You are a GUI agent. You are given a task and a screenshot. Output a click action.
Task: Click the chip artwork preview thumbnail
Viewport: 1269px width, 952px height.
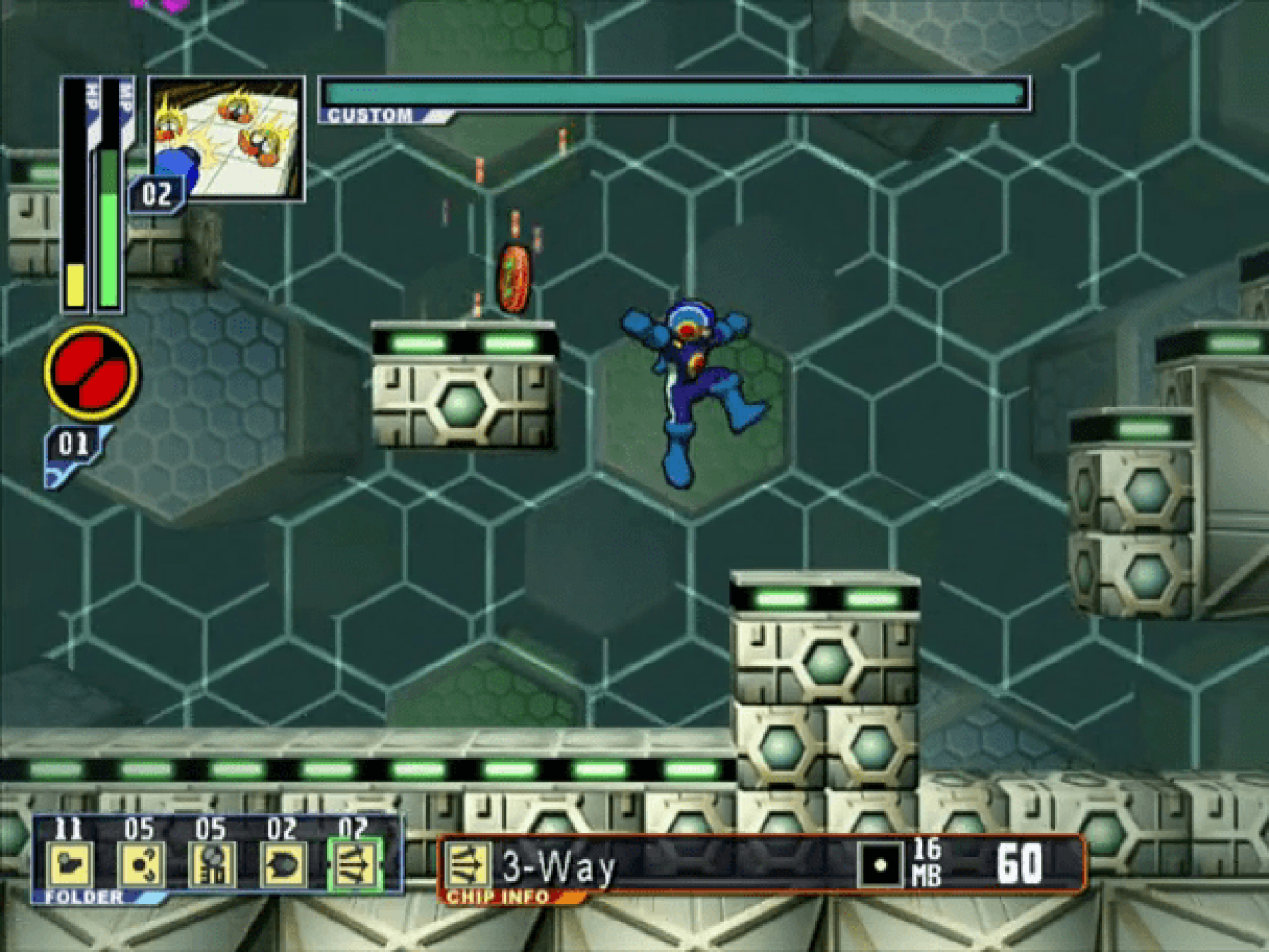pos(227,139)
